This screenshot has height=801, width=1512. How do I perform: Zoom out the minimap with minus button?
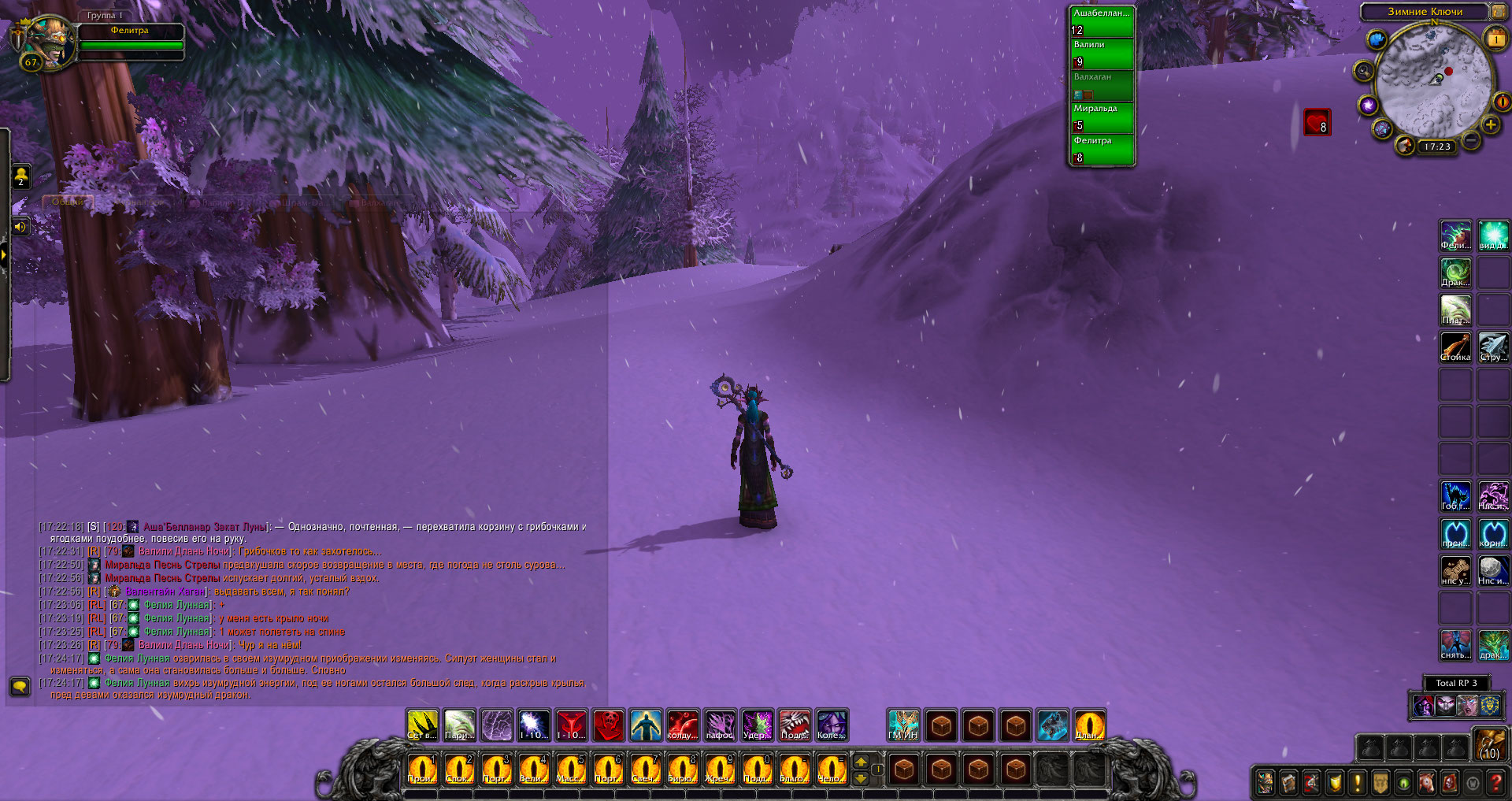pos(1470,141)
